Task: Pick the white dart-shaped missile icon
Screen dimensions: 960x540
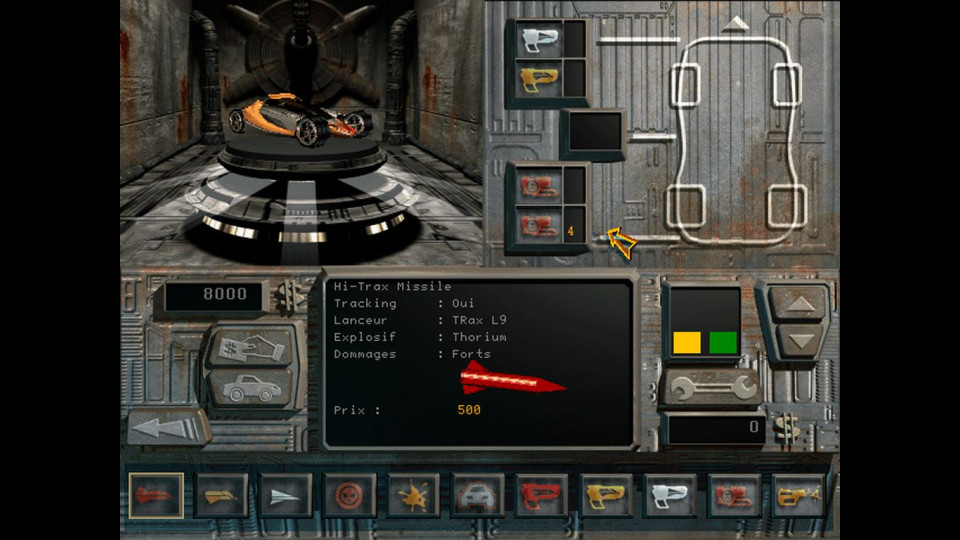Action: click(x=285, y=495)
